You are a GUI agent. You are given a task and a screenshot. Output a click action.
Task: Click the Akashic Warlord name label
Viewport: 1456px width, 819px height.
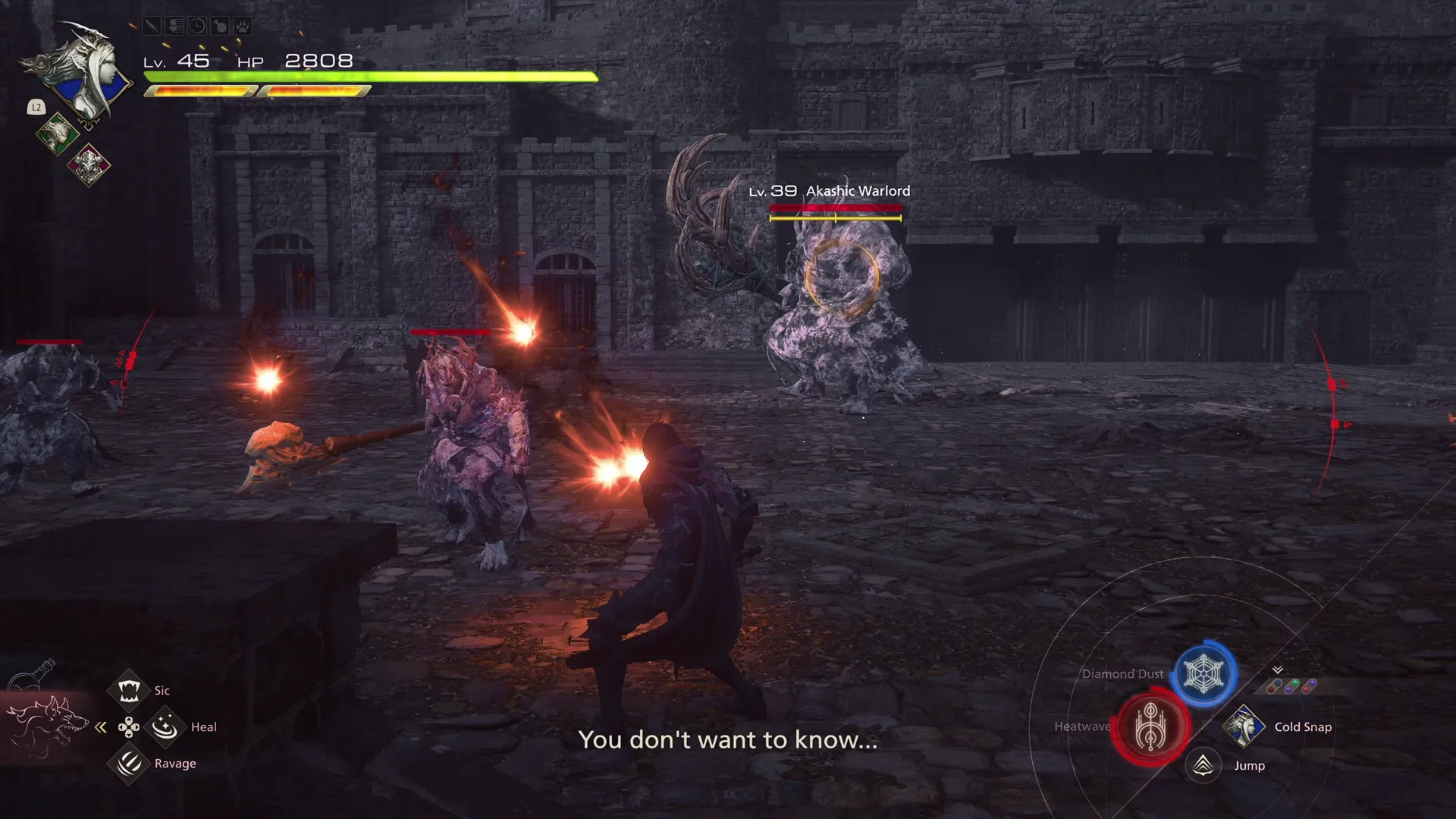click(857, 191)
